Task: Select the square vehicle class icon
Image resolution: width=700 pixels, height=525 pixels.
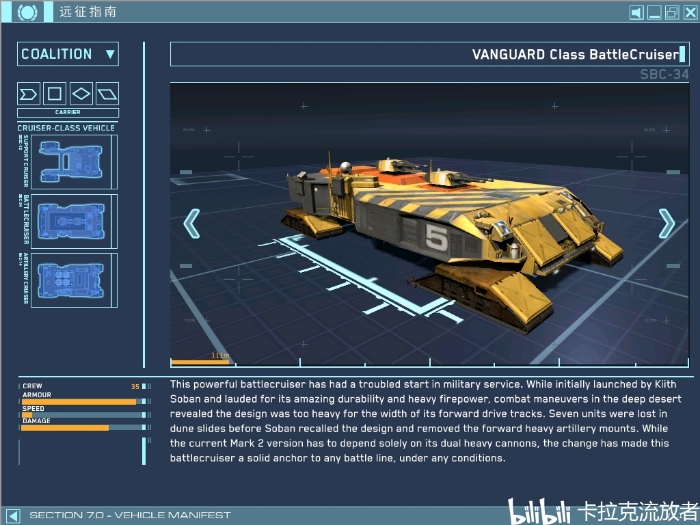Action: coord(55,94)
